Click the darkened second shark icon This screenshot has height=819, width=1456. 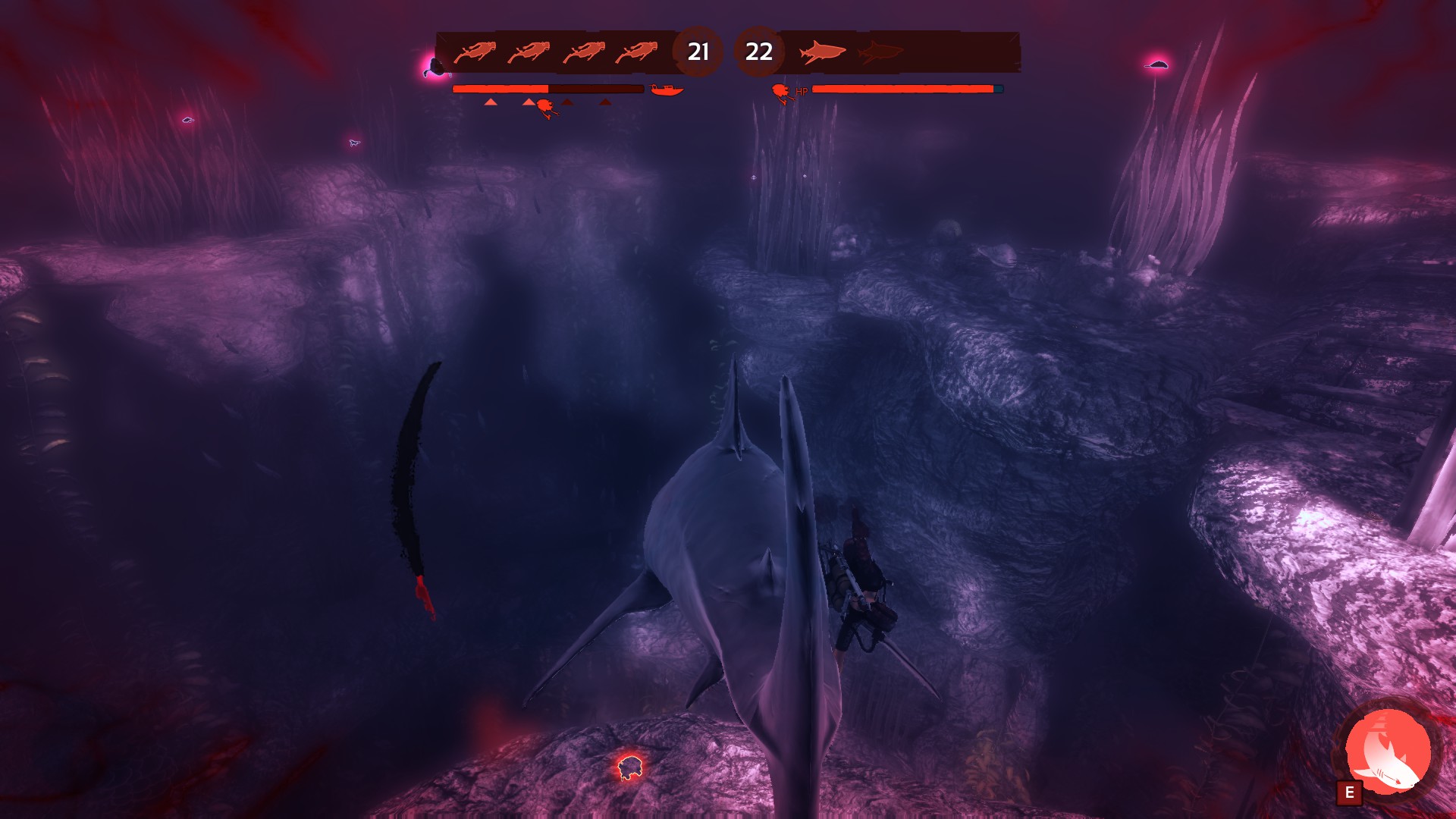pos(880,52)
